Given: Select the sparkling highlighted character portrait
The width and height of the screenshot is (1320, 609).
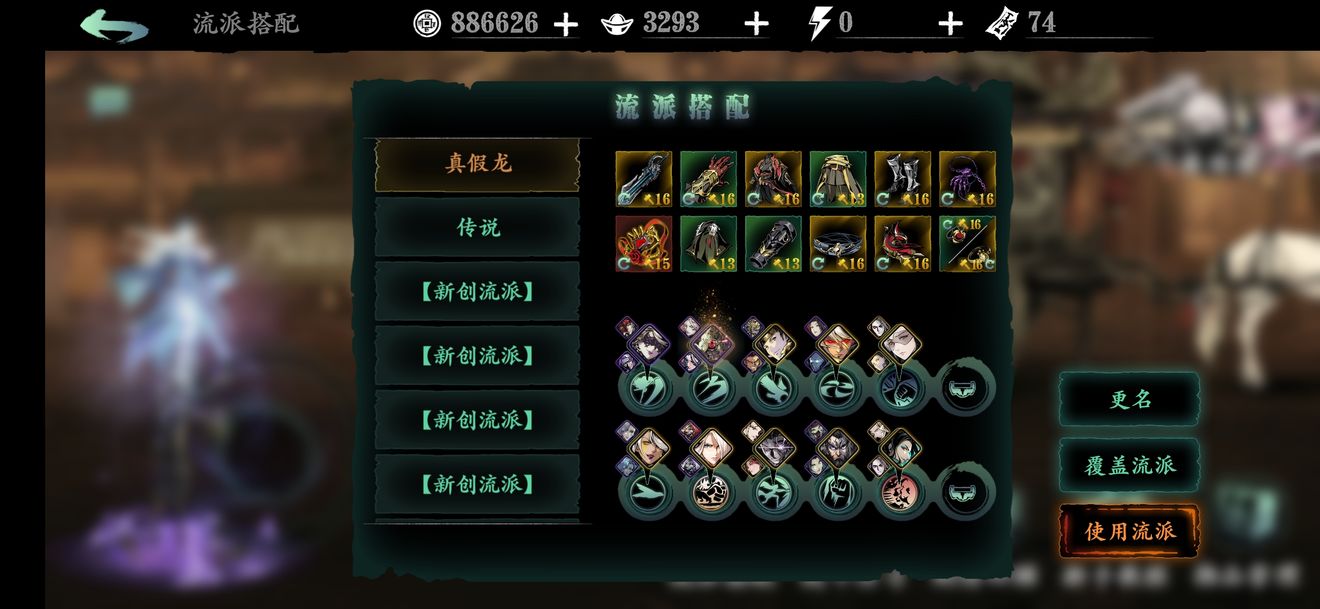Looking at the screenshot, I should pyautogui.click(x=711, y=342).
